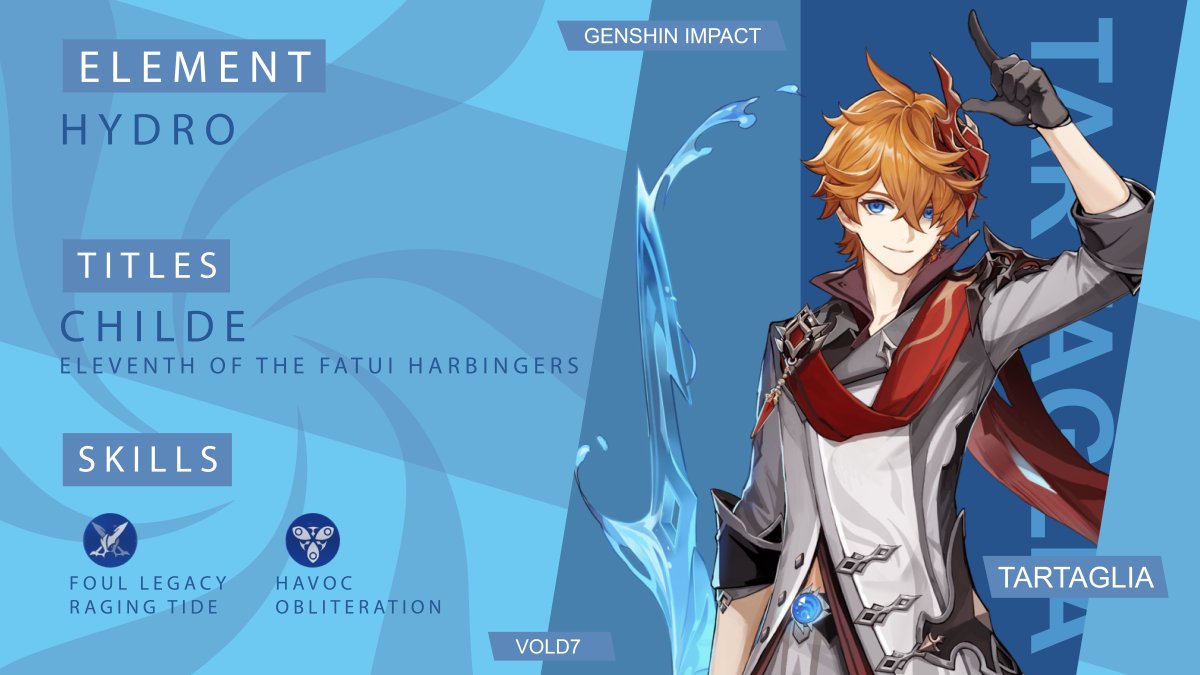Select the Foul Legacy Raging Tide skill icon

110,540
